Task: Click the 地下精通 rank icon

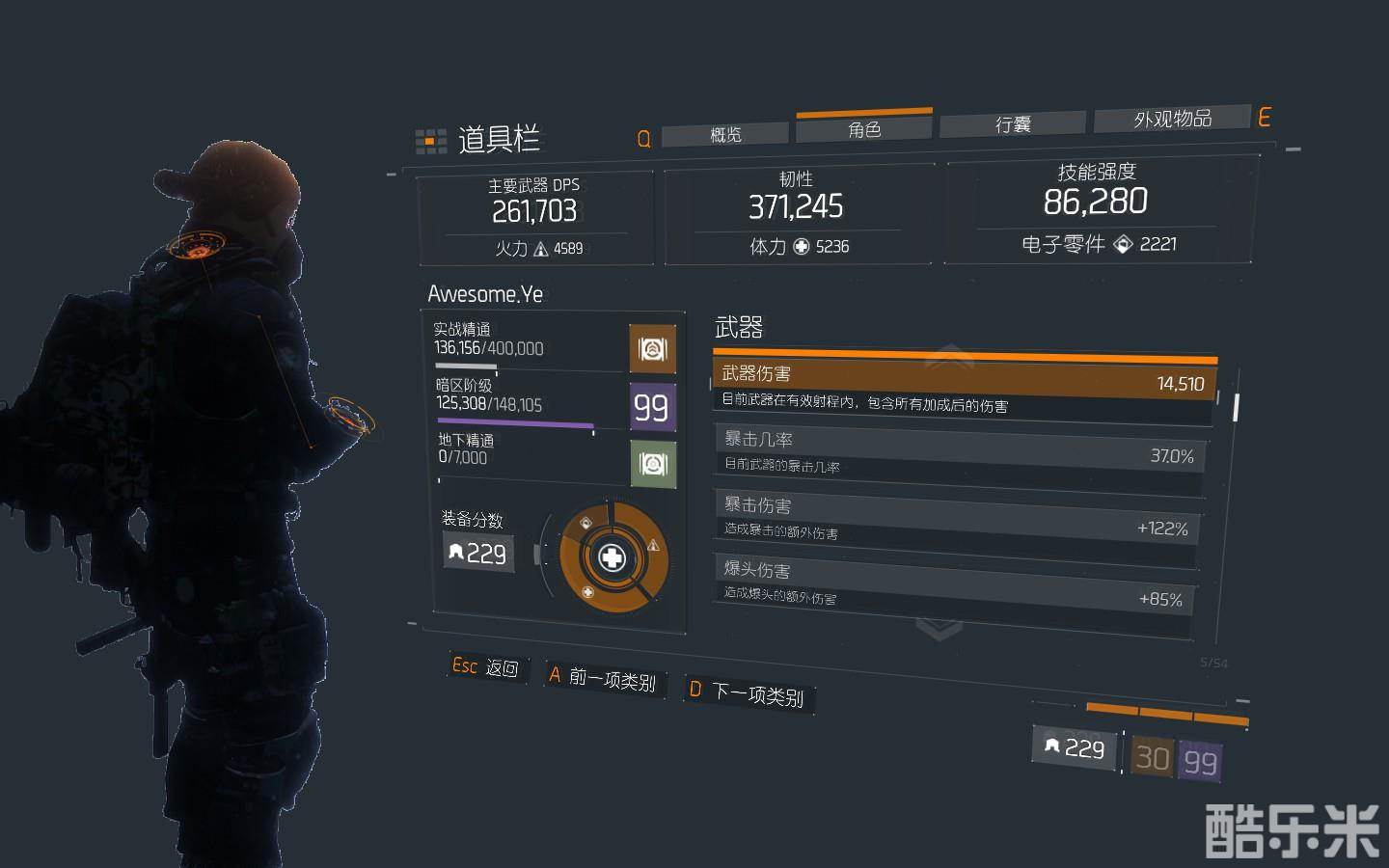Action: pos(653,465)
